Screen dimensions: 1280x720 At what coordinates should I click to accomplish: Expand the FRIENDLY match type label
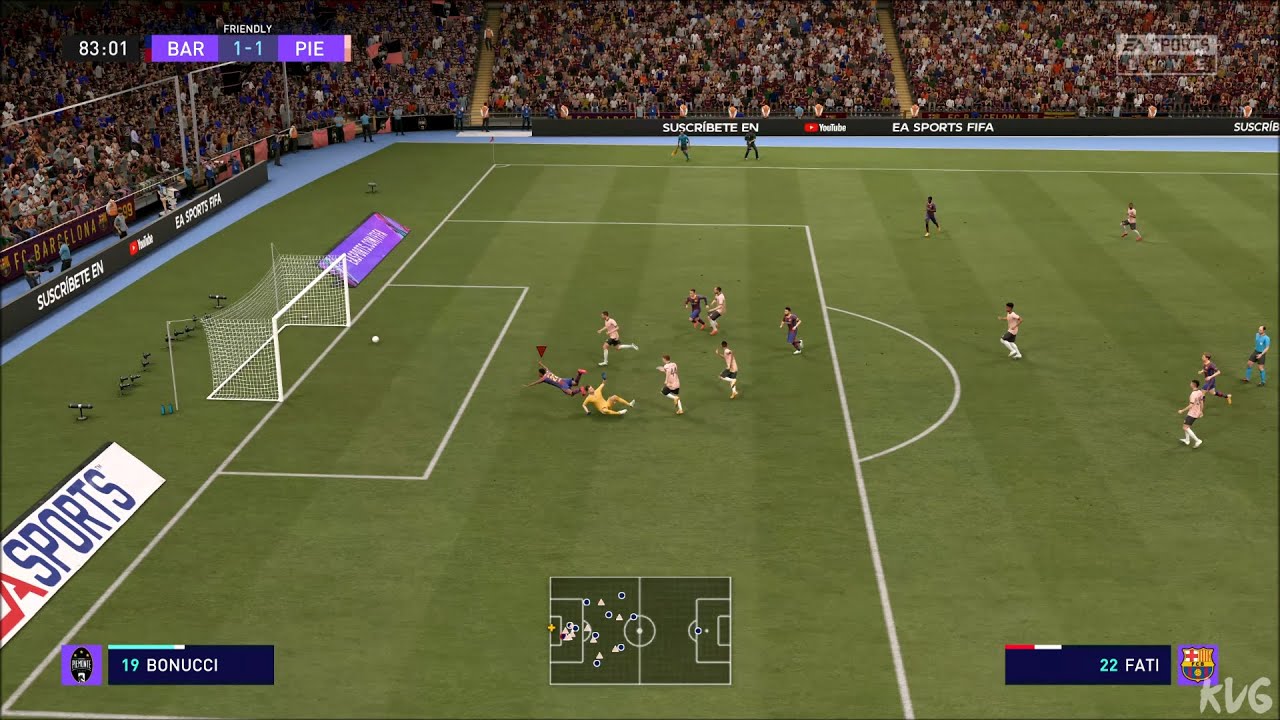[x=246, y=28]
